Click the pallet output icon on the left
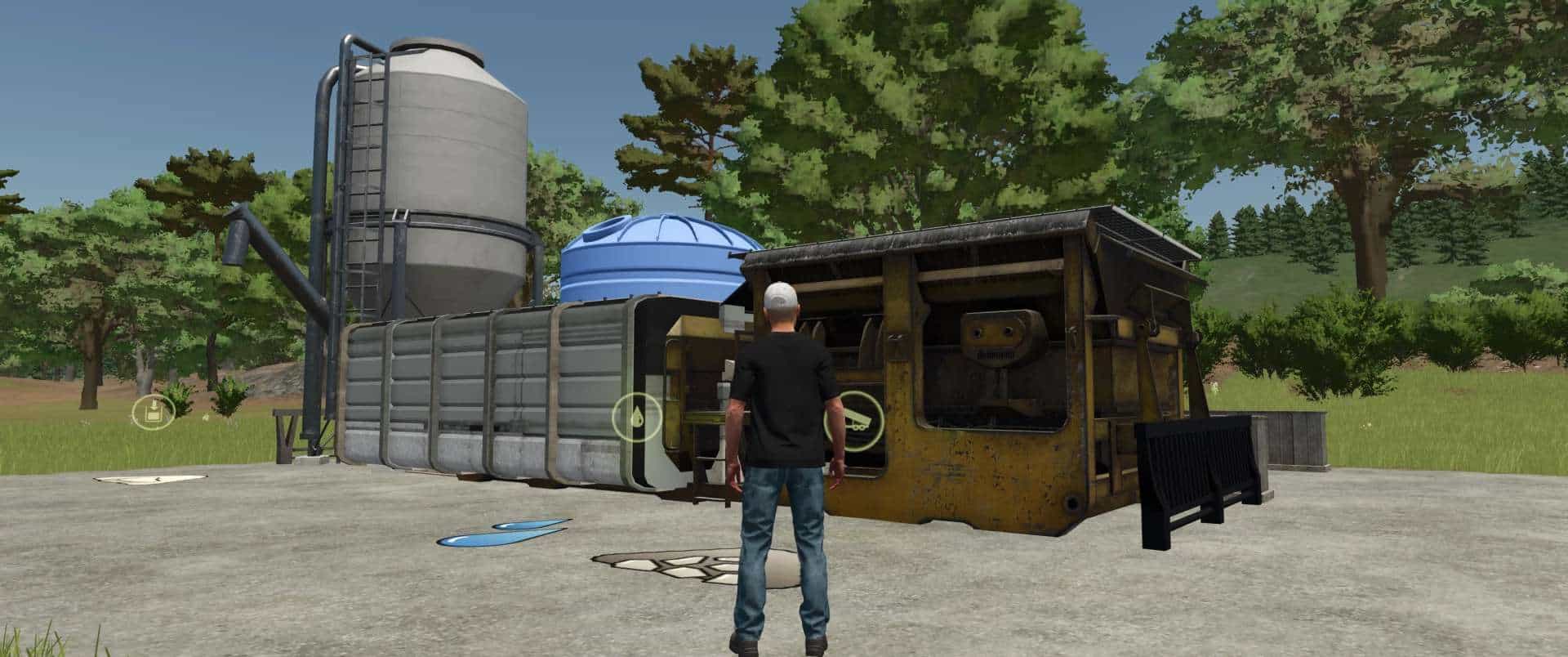Screen dimensions: 1568x657 153,412
